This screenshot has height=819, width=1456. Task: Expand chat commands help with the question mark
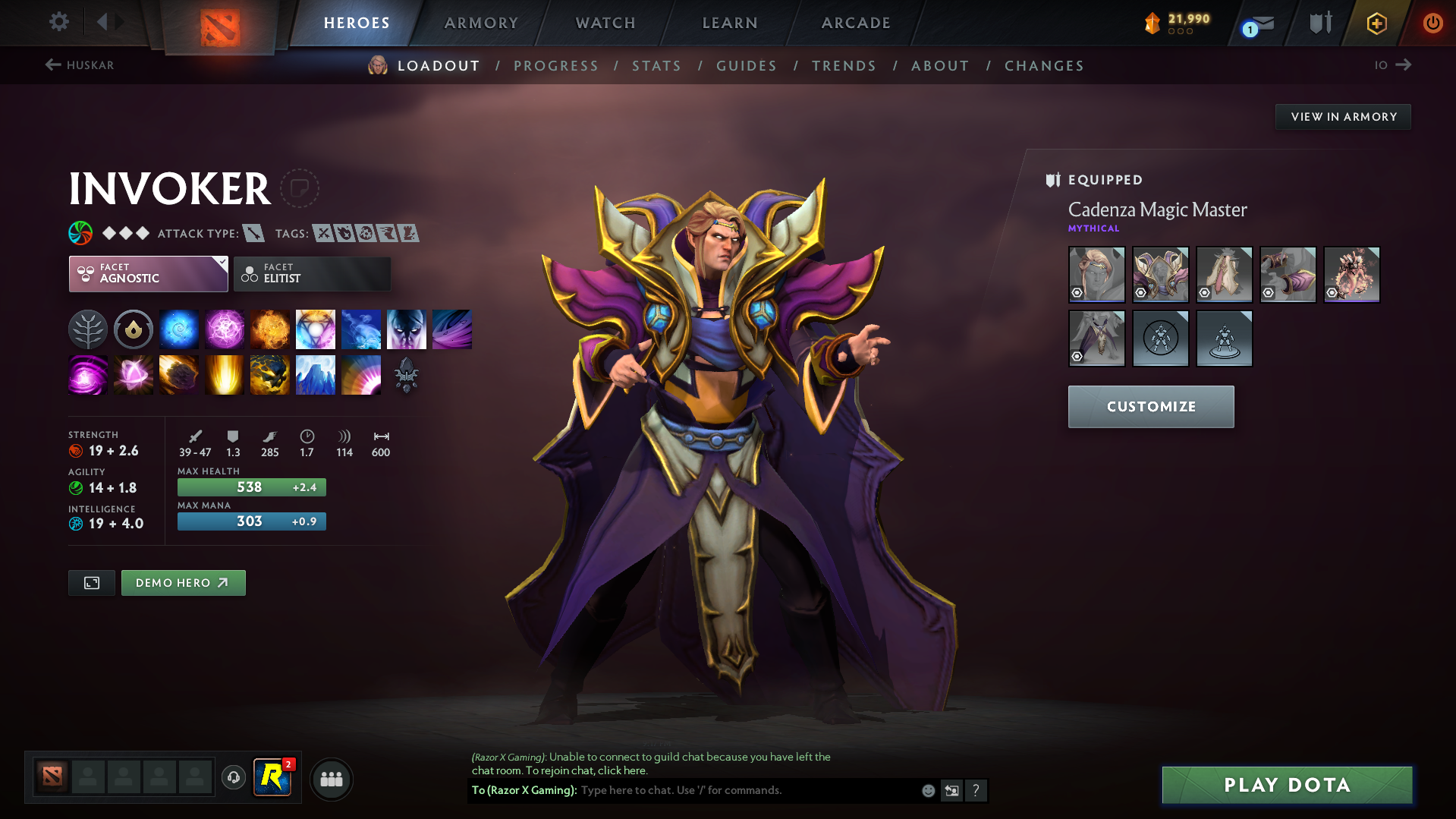tap(976, 790)
